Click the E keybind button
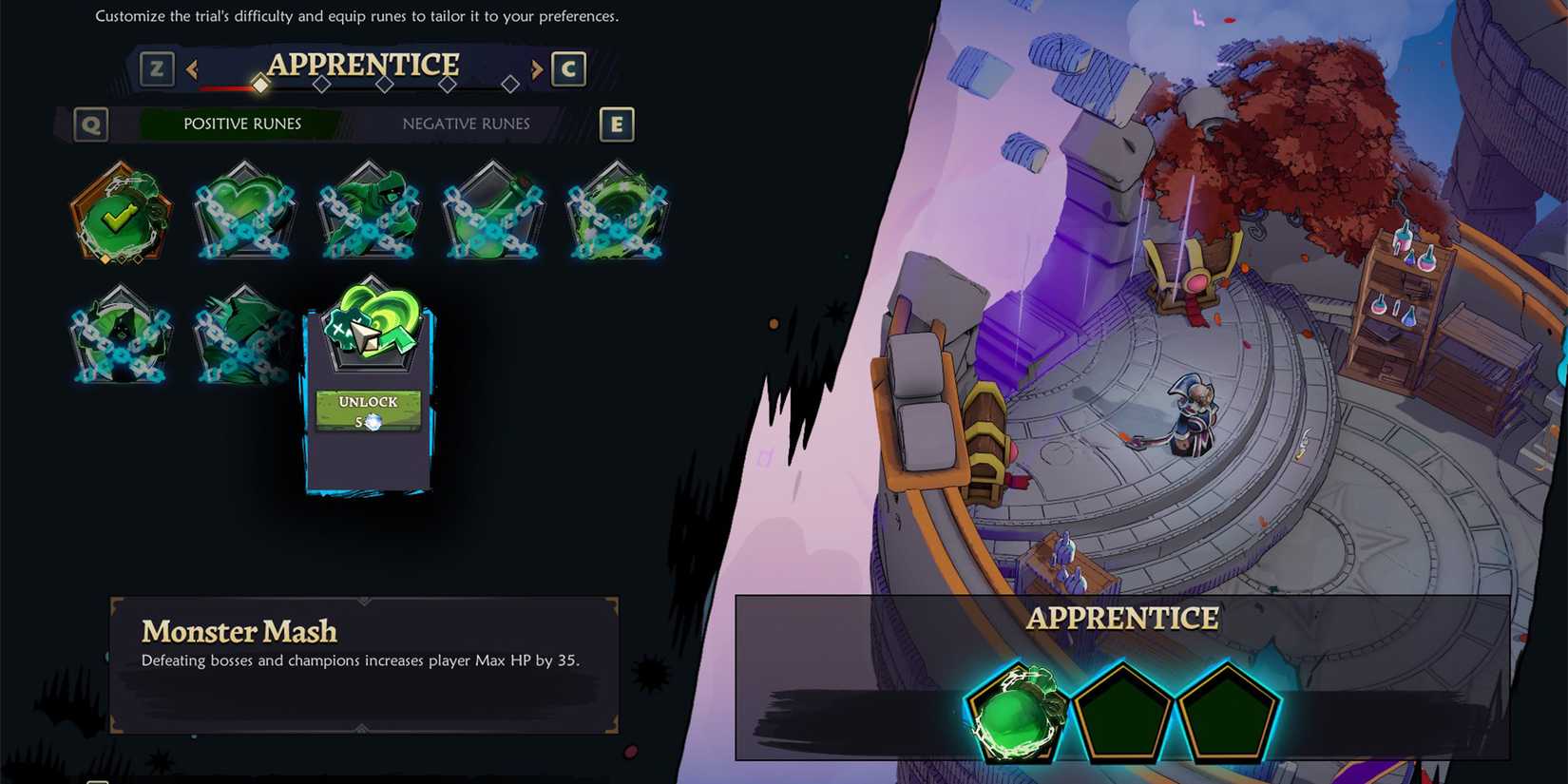 click(x=617, y=124)
